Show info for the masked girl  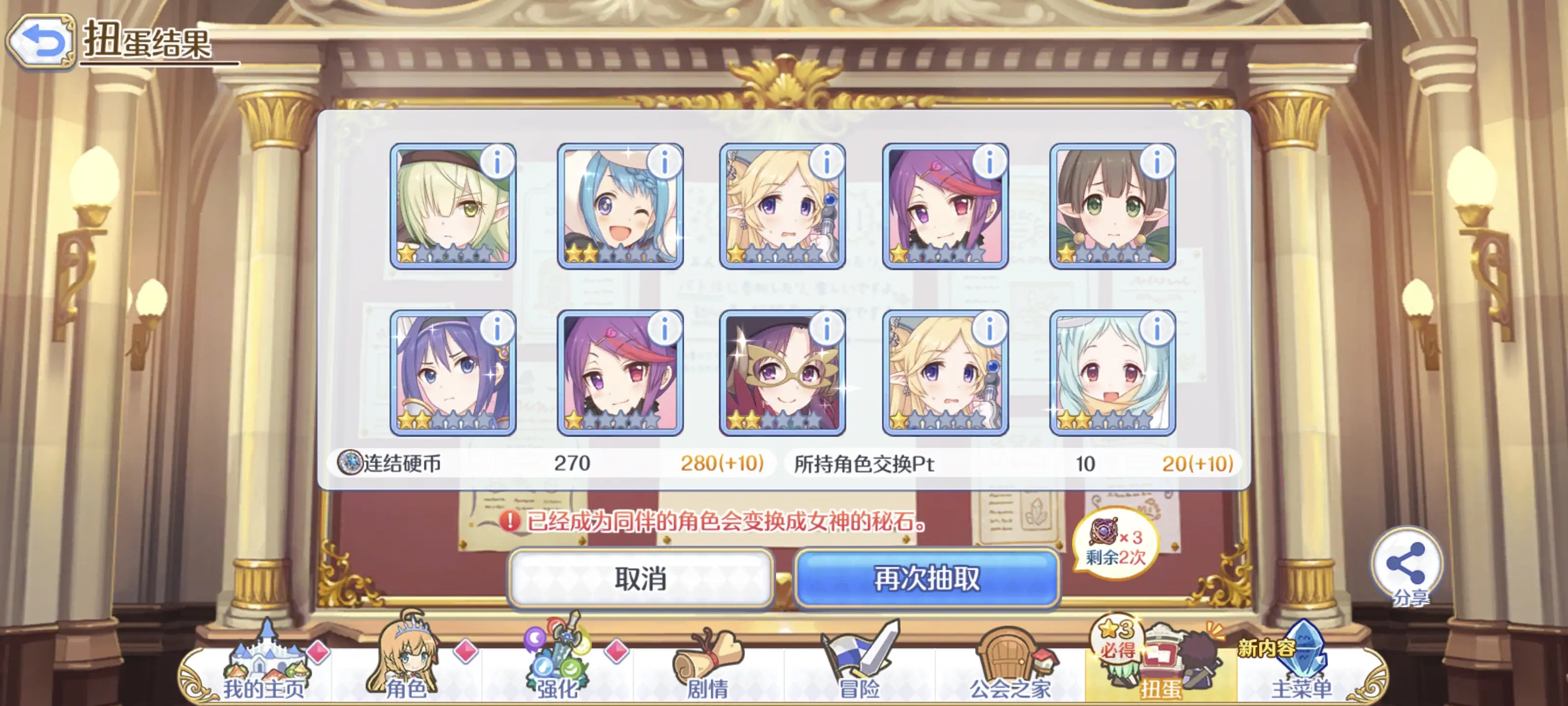tap(827, 329)
